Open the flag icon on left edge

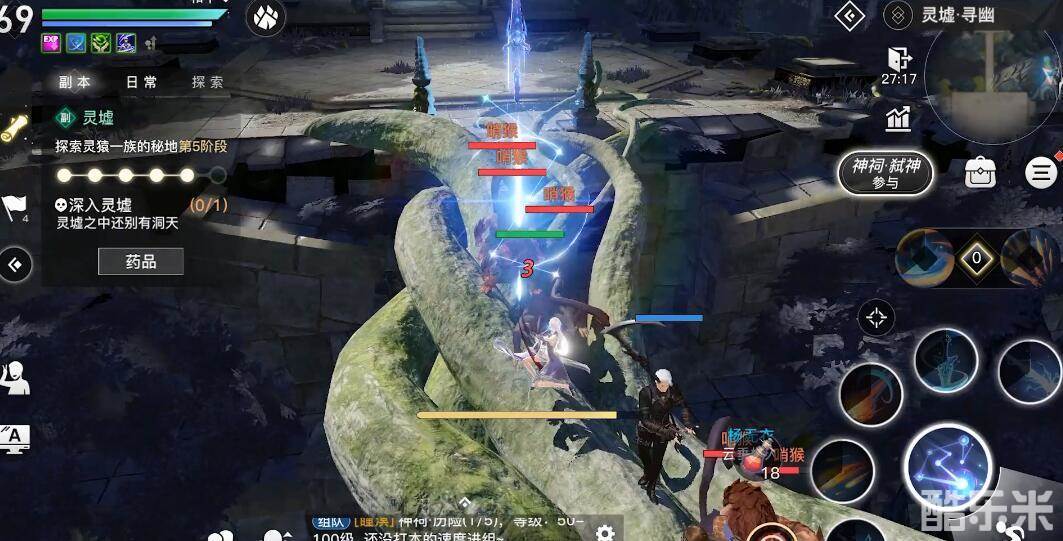15,206
